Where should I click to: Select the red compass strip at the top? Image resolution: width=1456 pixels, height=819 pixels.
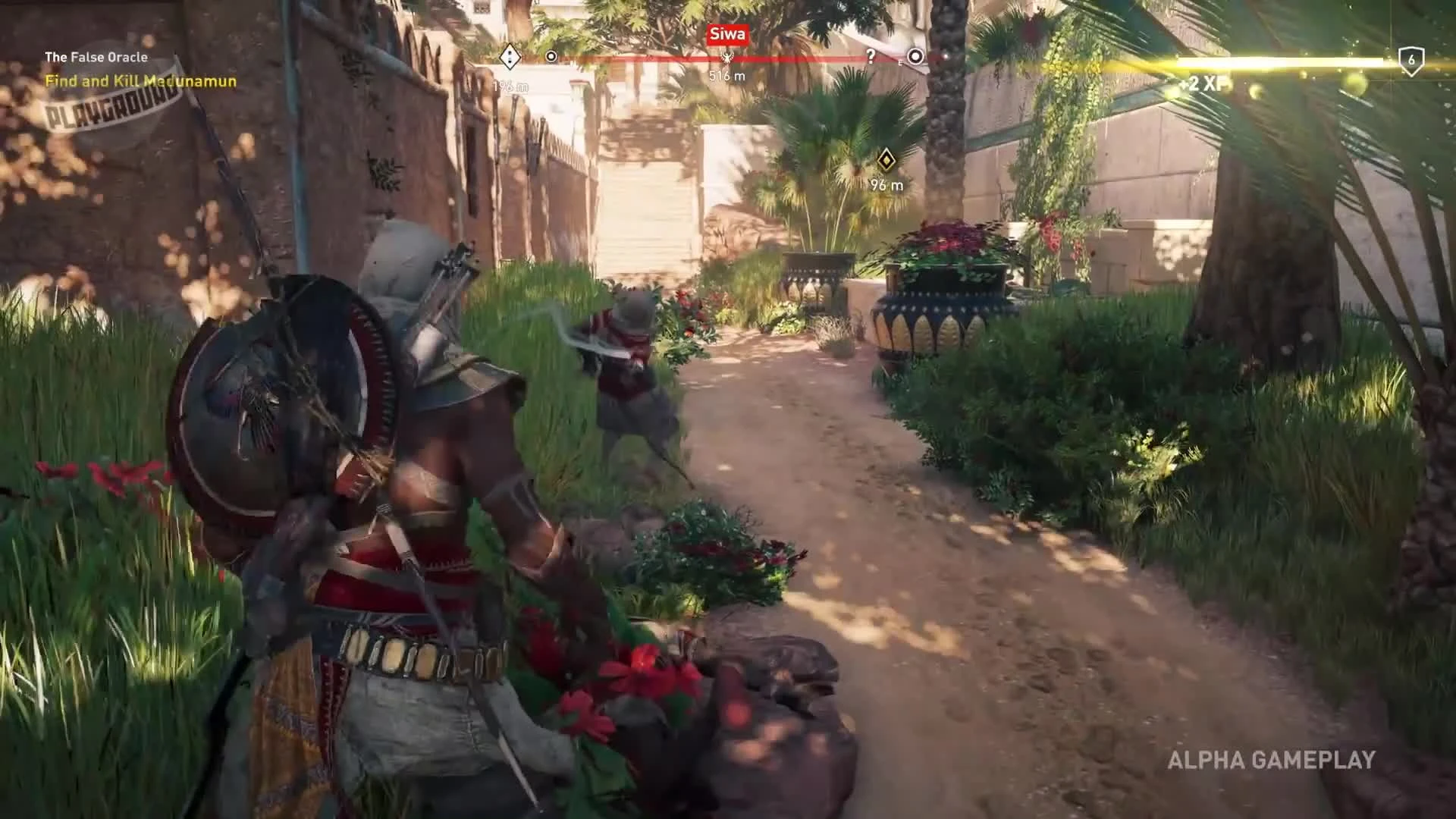pyautogui.click(x=713, y=56)
